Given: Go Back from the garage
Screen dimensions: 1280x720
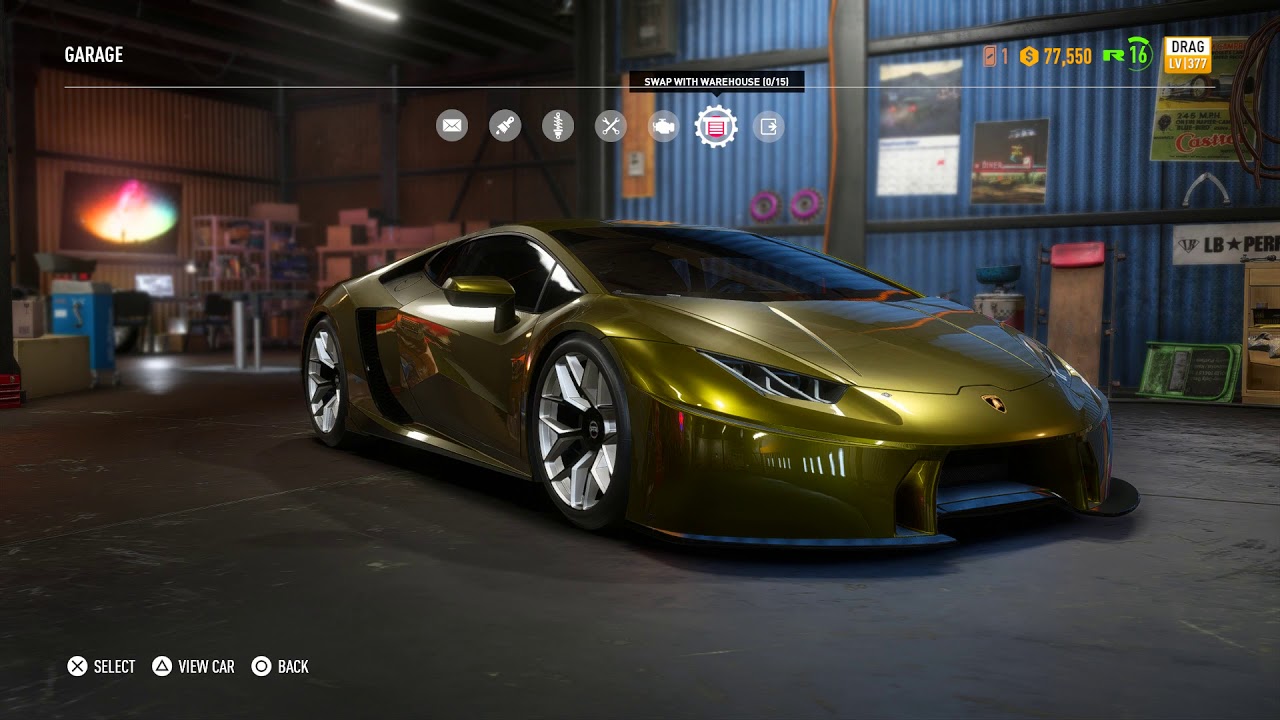Looking at the screenshot, I should (x=280, y=666).
